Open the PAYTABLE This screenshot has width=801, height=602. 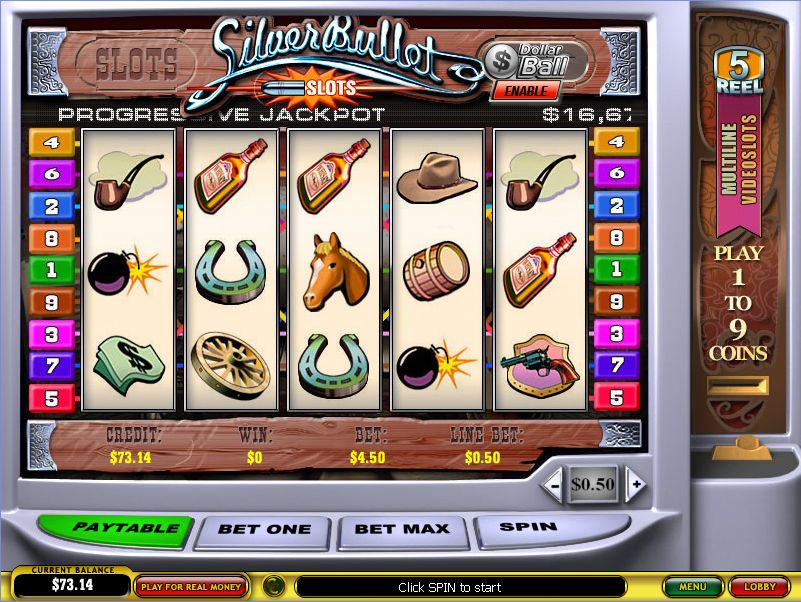pos(111,528)
